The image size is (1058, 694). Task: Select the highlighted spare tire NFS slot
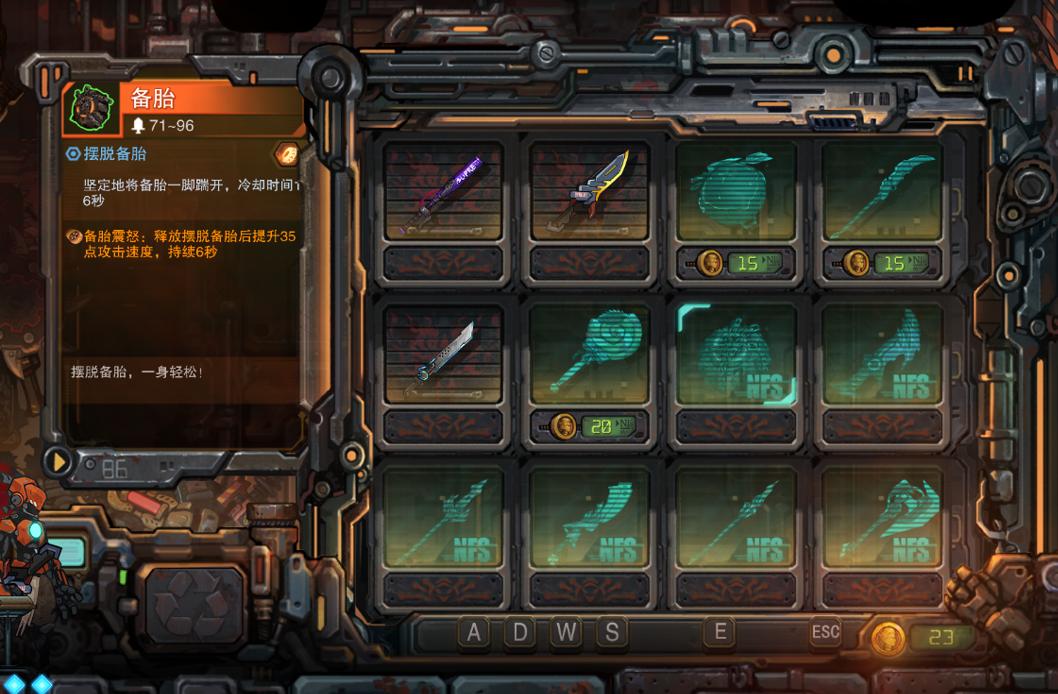[736, 357]
